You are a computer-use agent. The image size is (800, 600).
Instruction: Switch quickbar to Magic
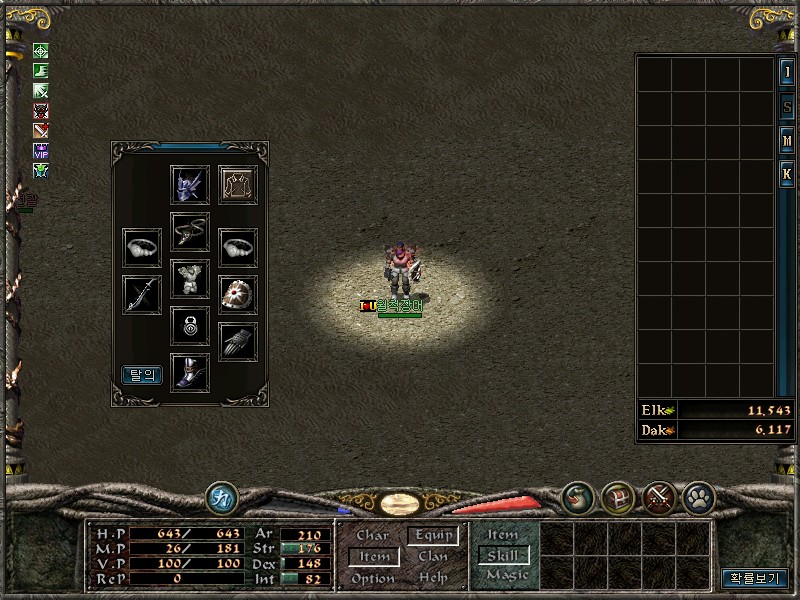click(507, 575)
